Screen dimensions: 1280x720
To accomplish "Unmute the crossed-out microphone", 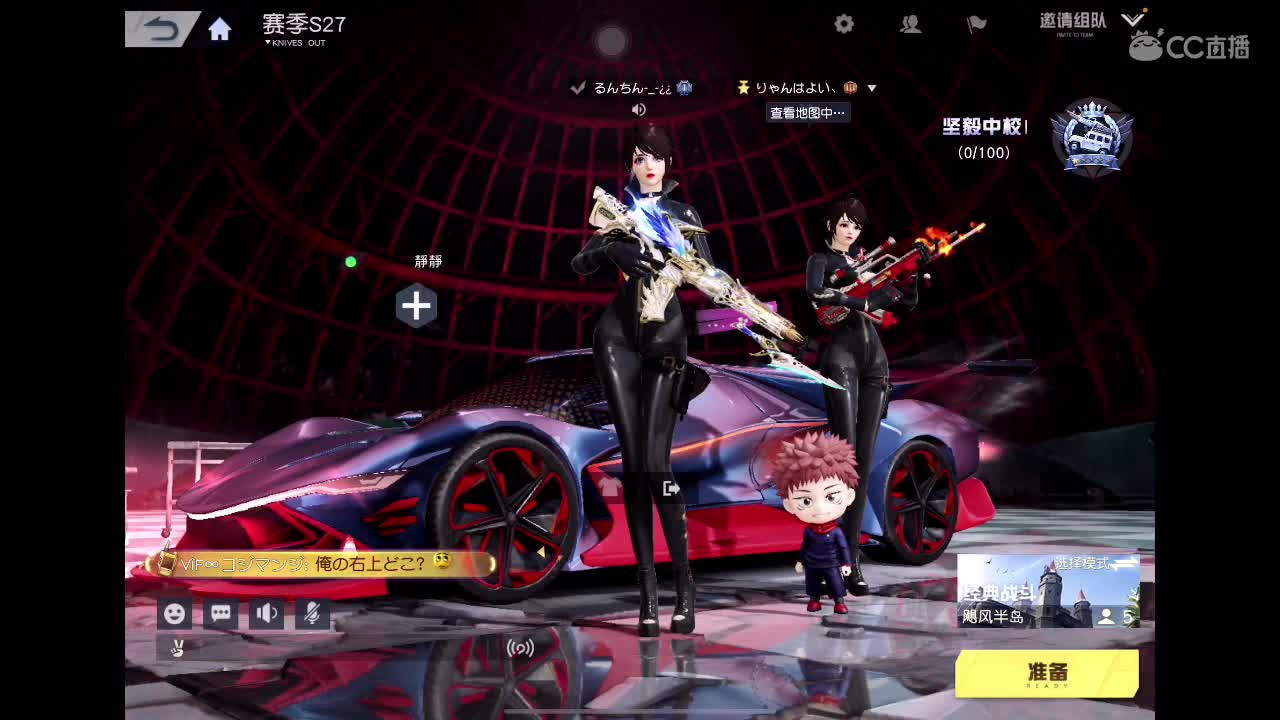I will [x=311, y=613].
